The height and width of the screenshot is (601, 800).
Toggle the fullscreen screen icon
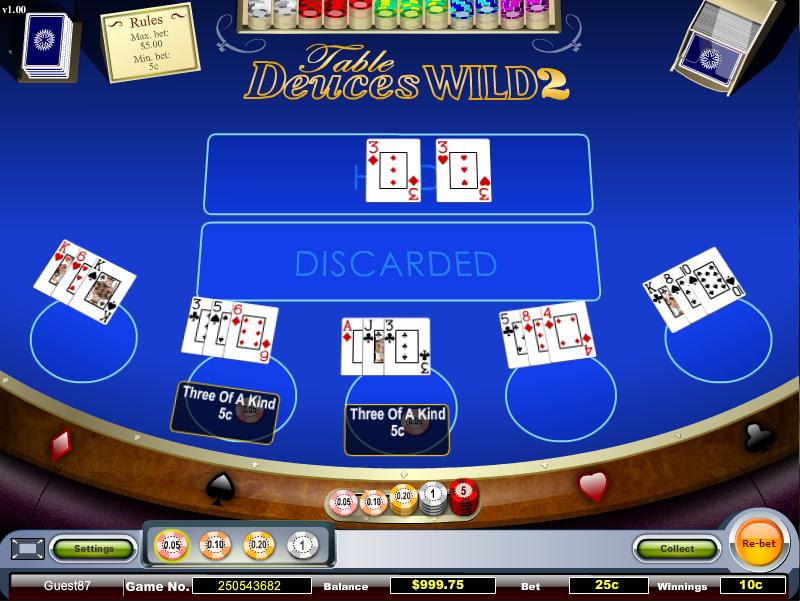(x=27, y=548)
